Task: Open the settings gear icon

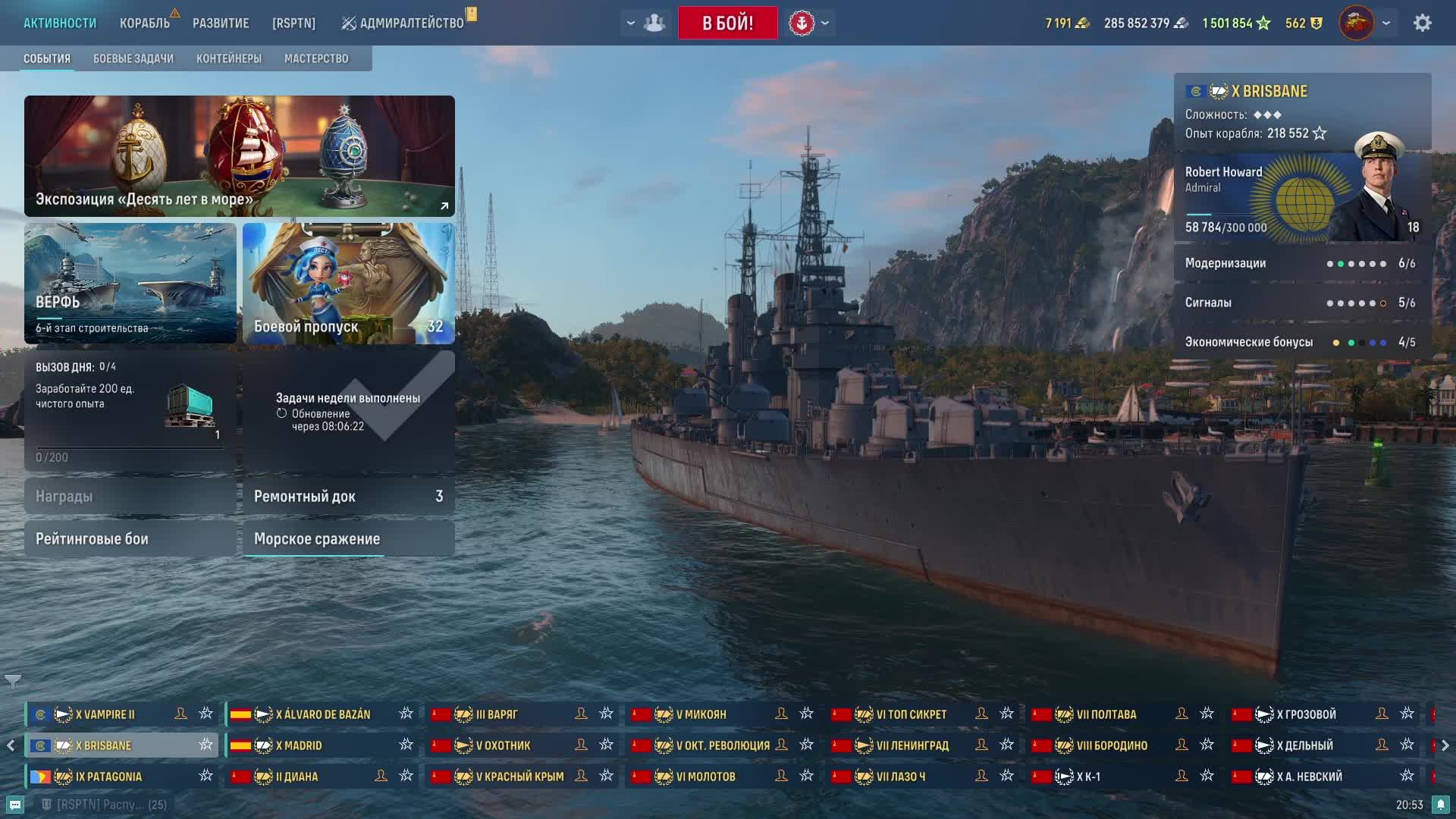Action: [x=1422, y=23]
